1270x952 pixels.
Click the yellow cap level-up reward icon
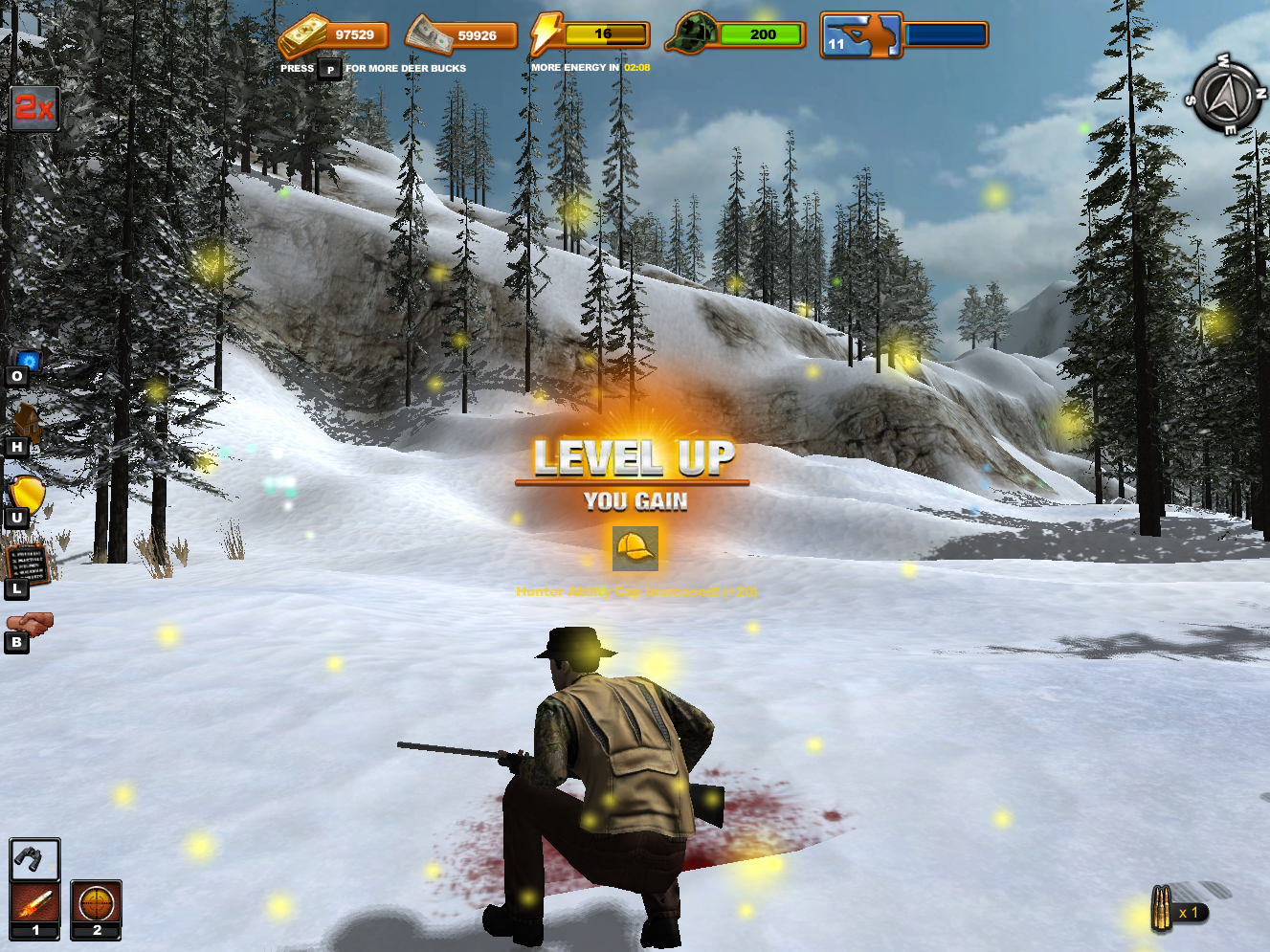(x=635, y=548)
